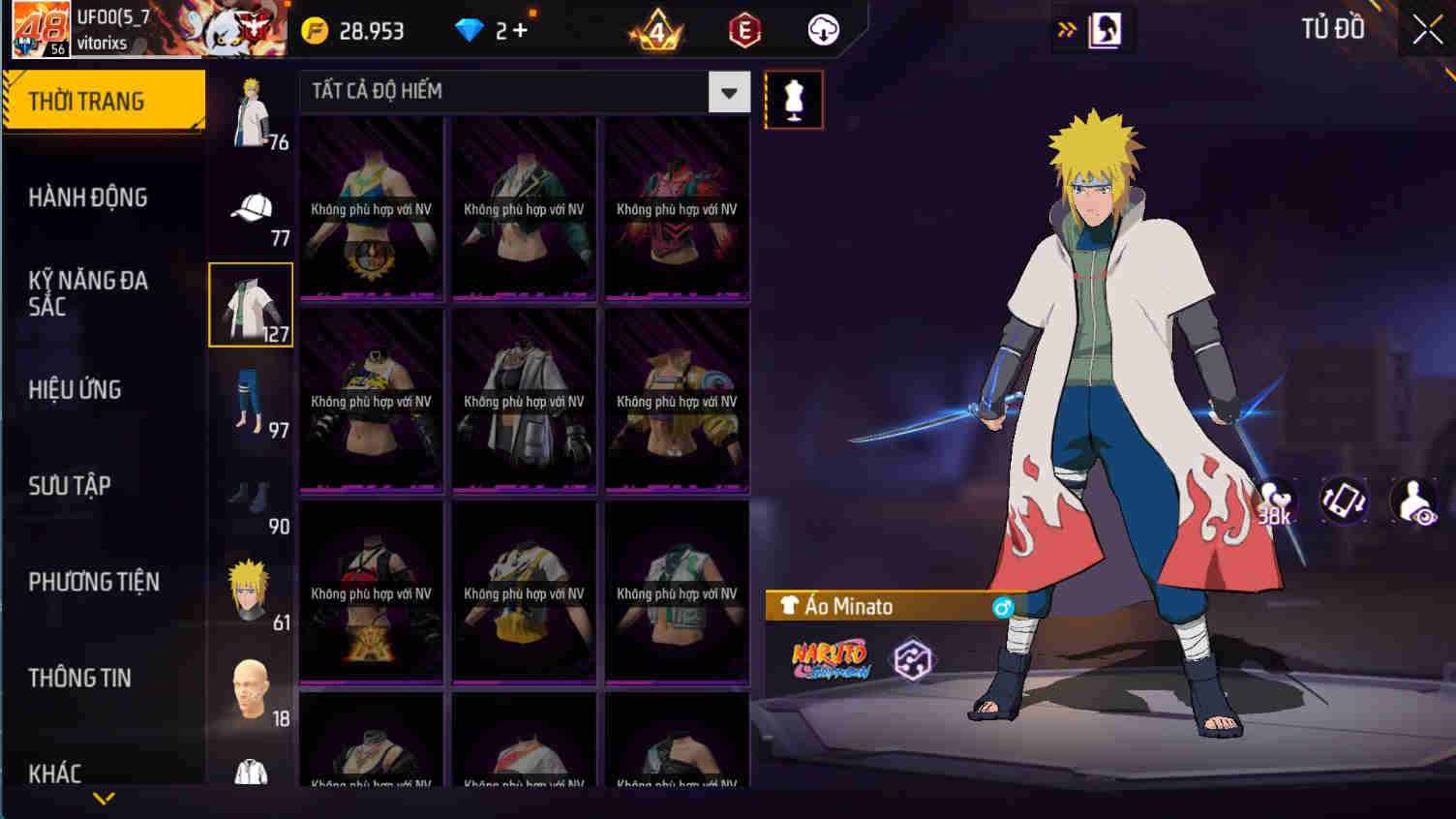Click the 38k likes icon
The height and width of the screenshot is (819, 1456).
pyautogui.click(x=1278, y=500)
